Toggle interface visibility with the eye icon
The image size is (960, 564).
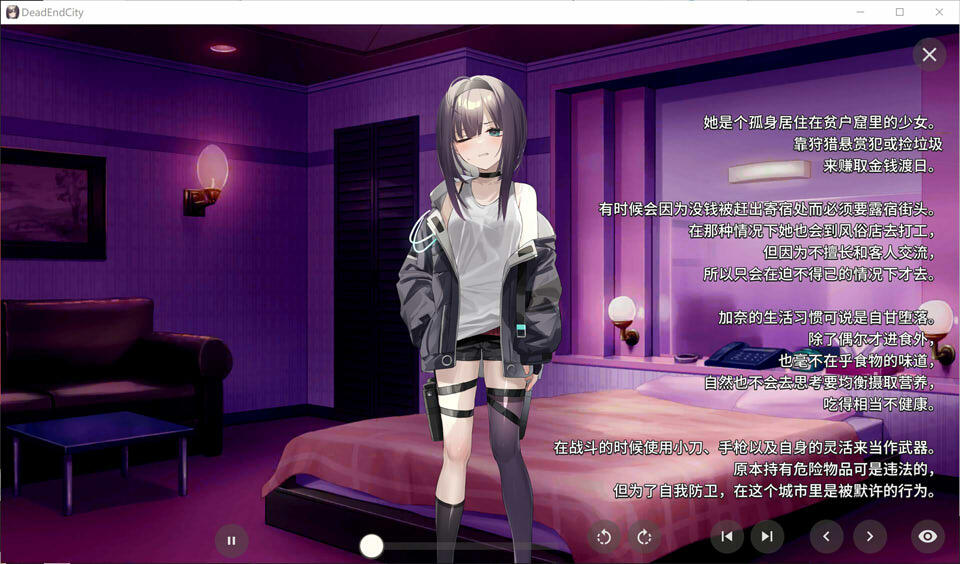(x=927, y=537)
